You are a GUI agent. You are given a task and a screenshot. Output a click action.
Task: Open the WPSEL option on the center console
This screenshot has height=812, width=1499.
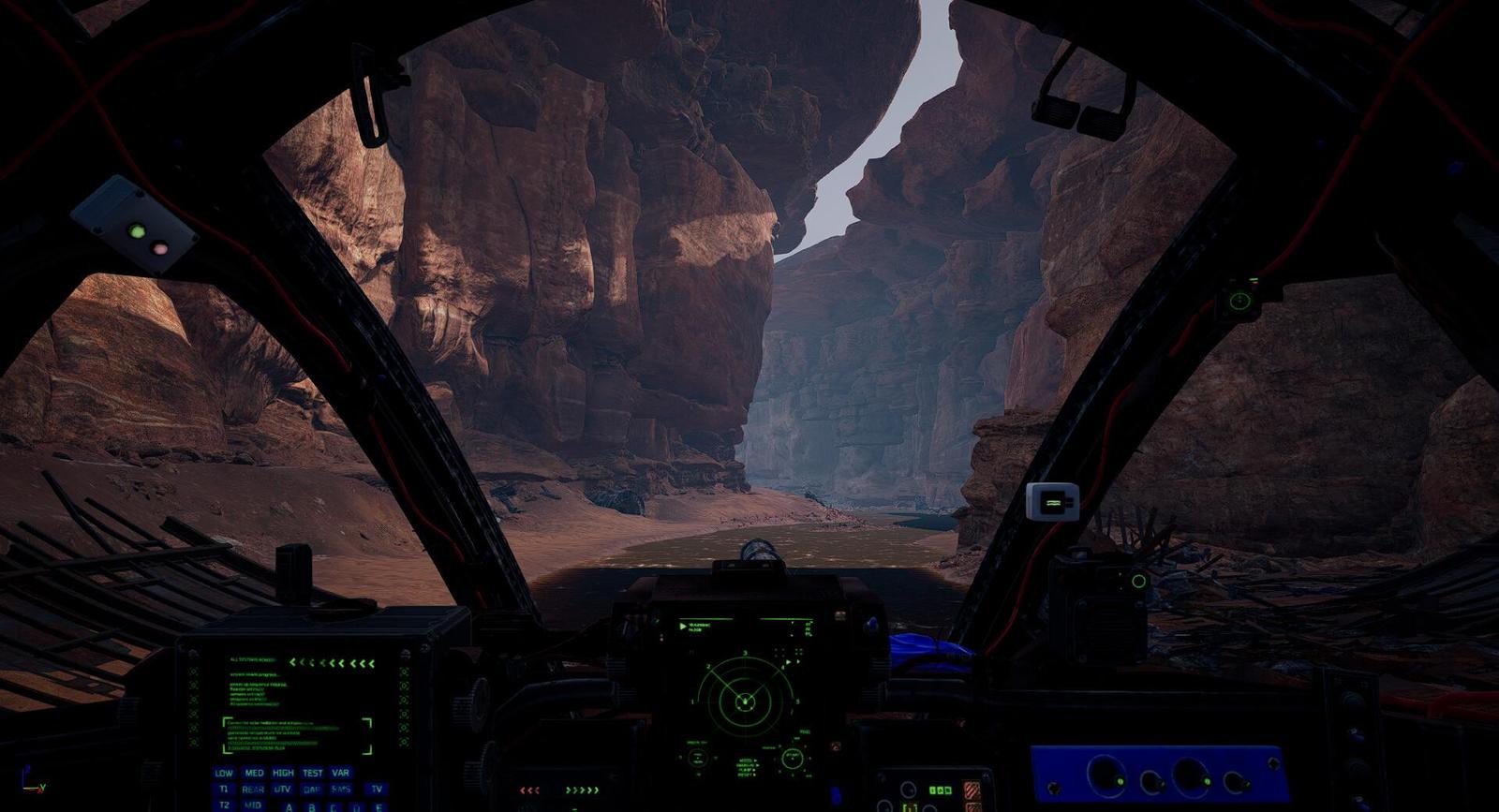747,760
